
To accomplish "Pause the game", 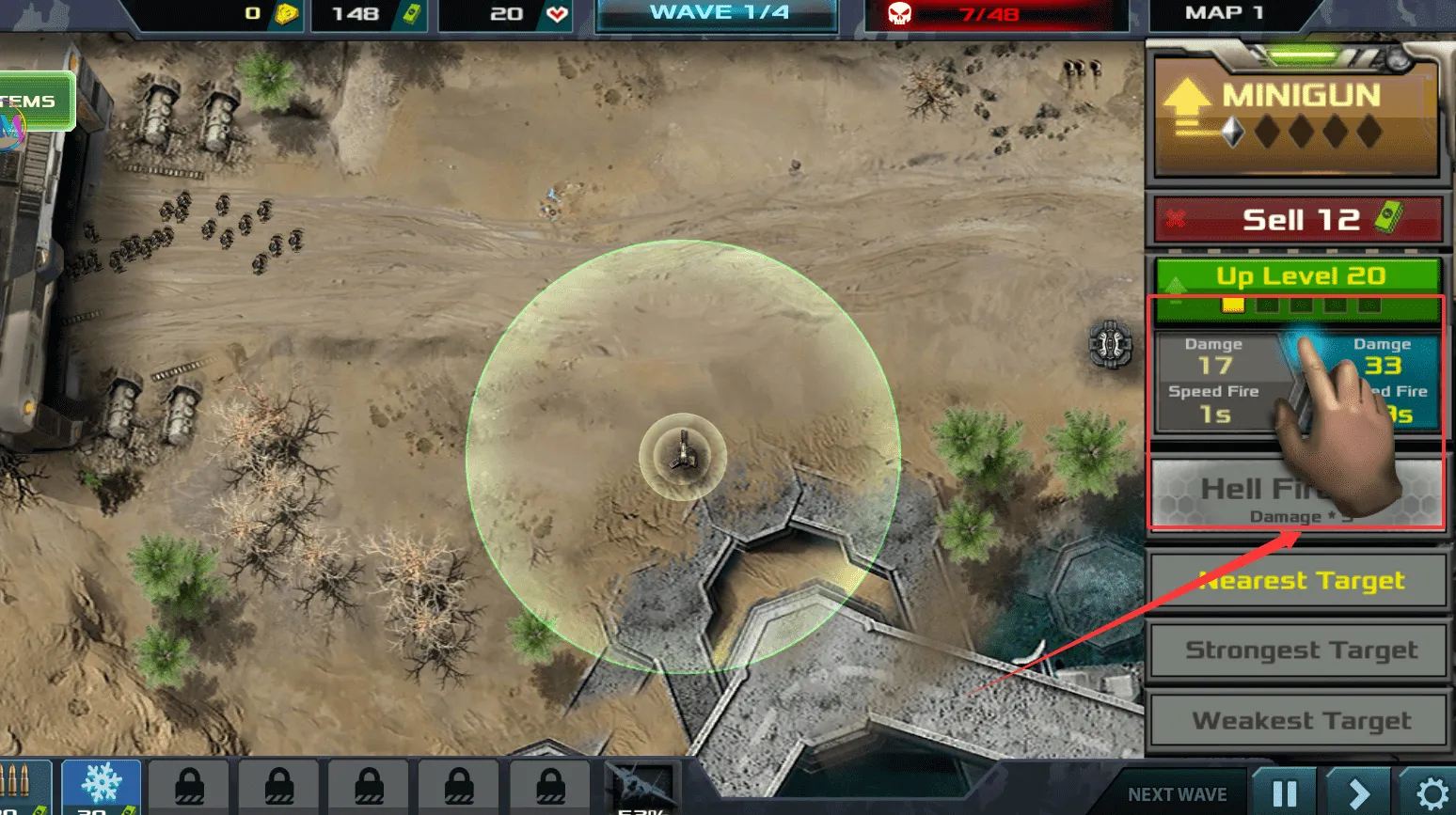I will click(1284, 792).
